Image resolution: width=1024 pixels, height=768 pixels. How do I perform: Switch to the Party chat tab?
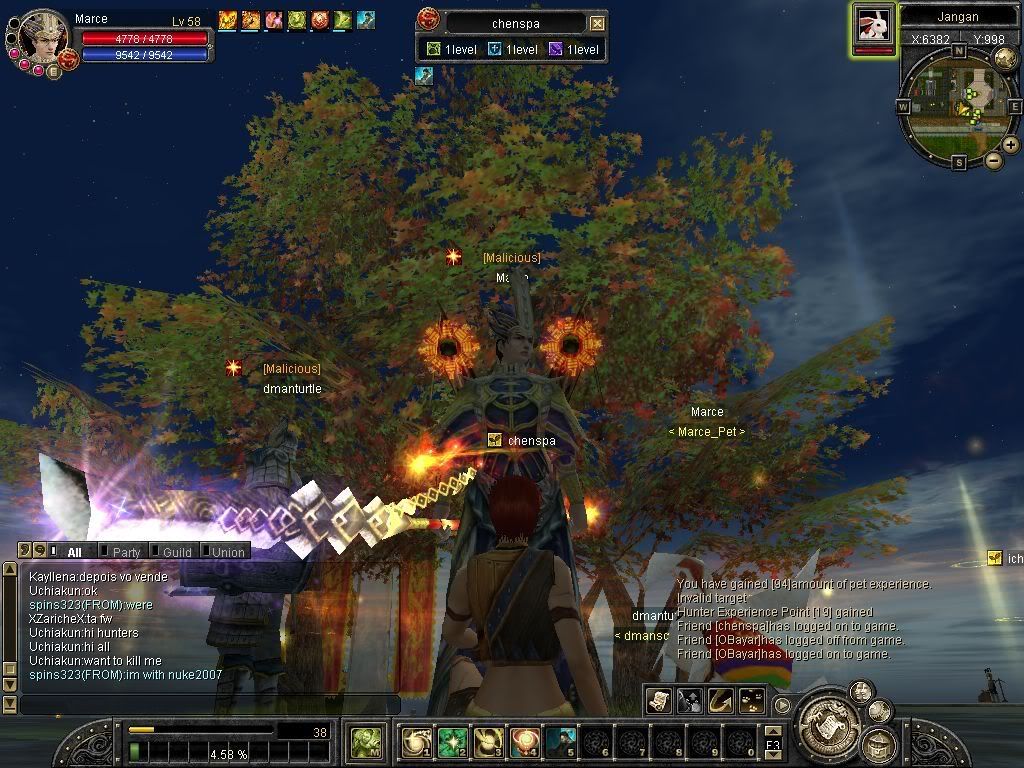(x=126, y=551)
